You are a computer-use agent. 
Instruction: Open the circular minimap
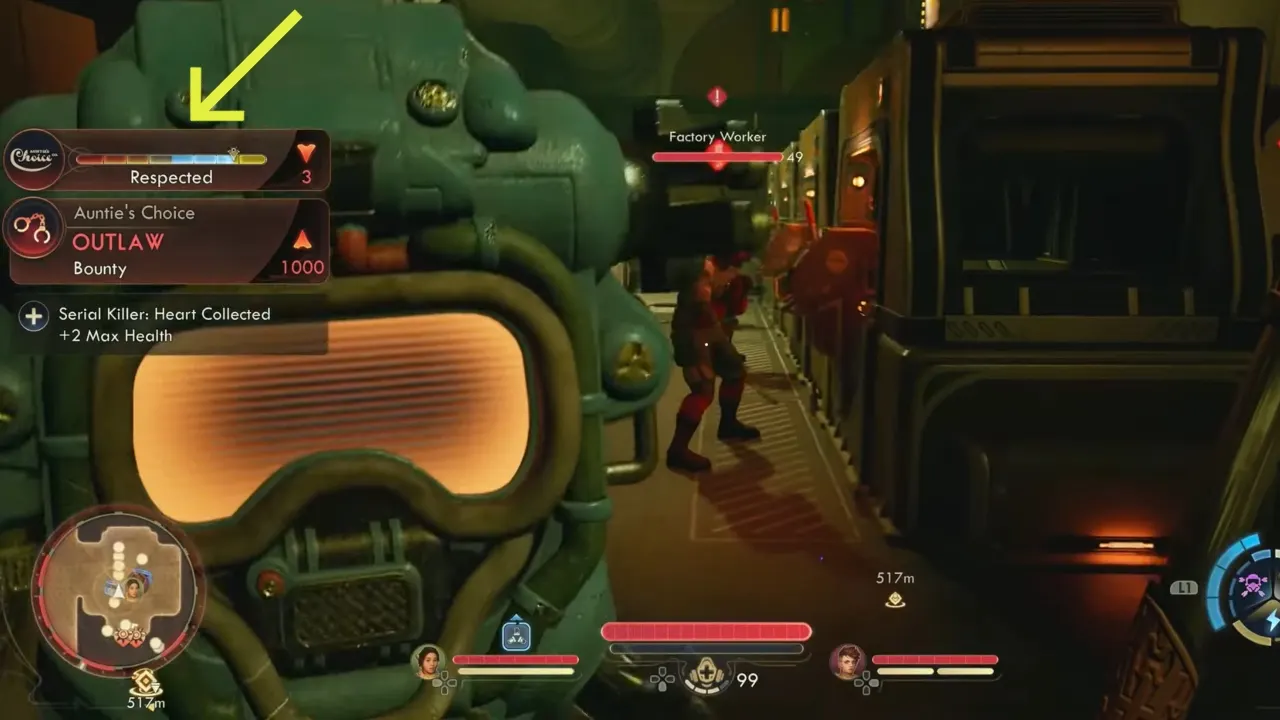click(118, 590)
